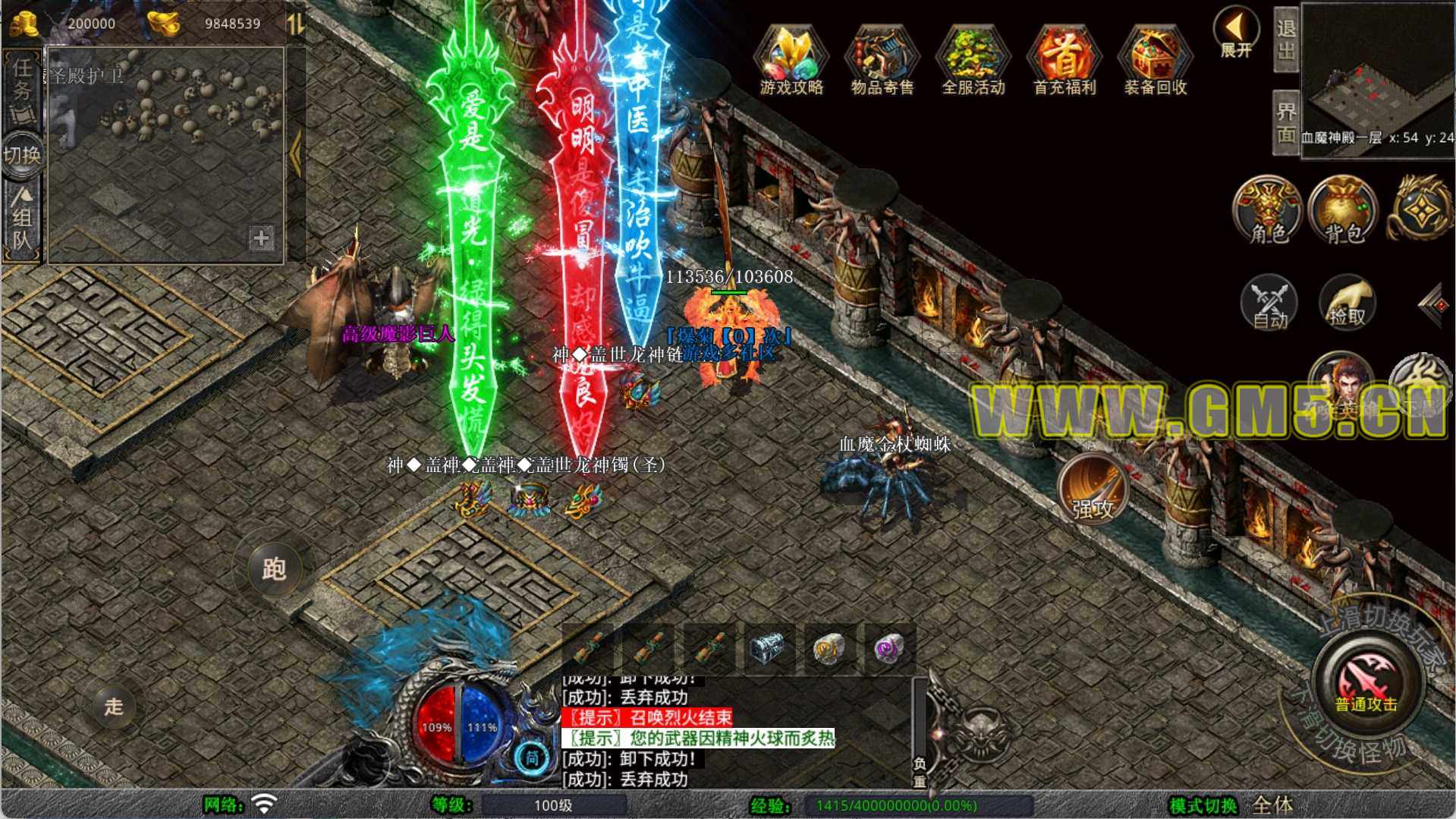Switch to the 组队 team tab
The image size is (1456, 819).
[x=21, y=222]
